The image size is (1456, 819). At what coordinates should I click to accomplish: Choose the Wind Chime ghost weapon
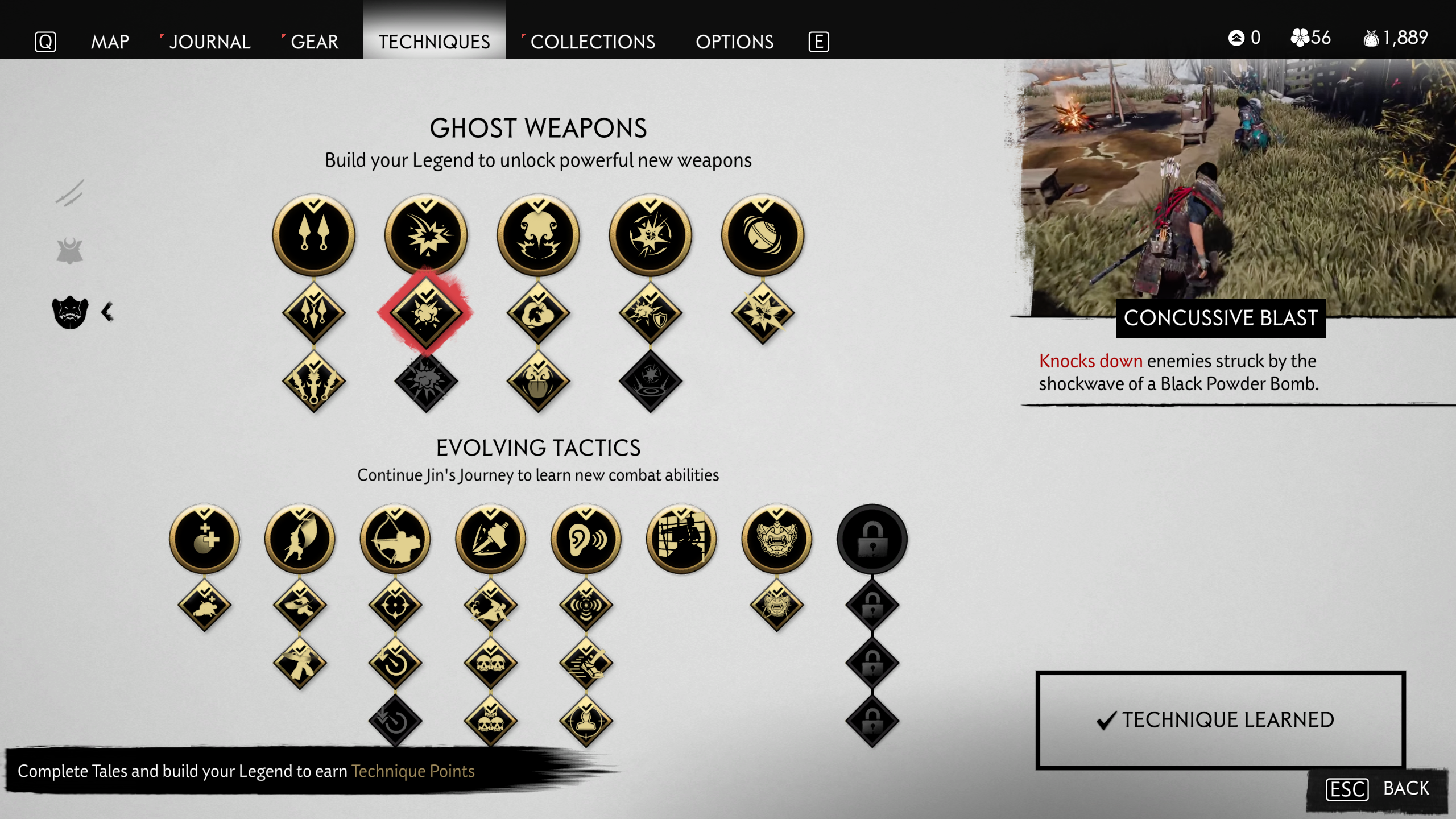click(x=763, y=235)
